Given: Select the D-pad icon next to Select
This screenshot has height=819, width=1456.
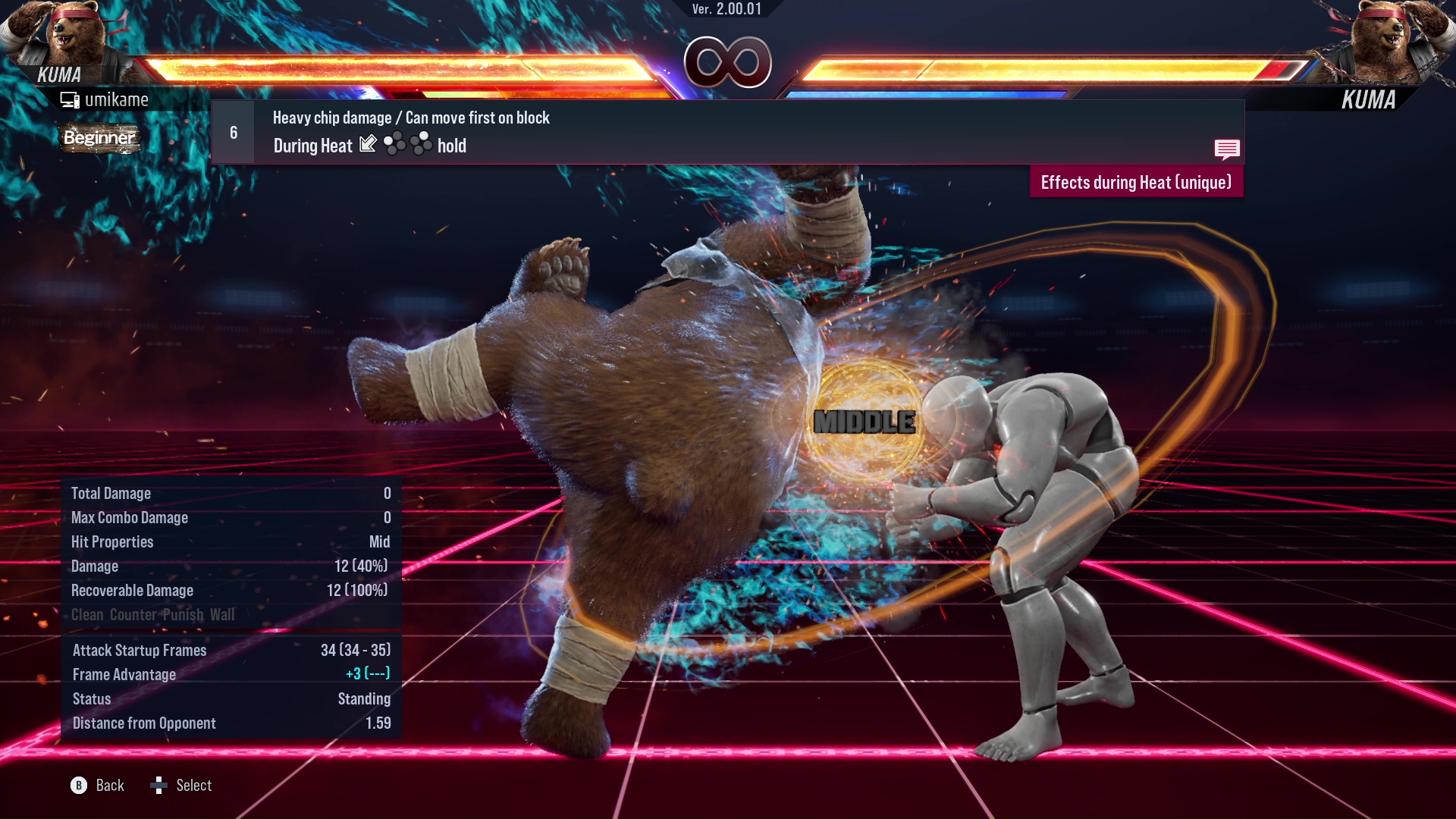Looking at the screenshot, I should coord(160,786).
